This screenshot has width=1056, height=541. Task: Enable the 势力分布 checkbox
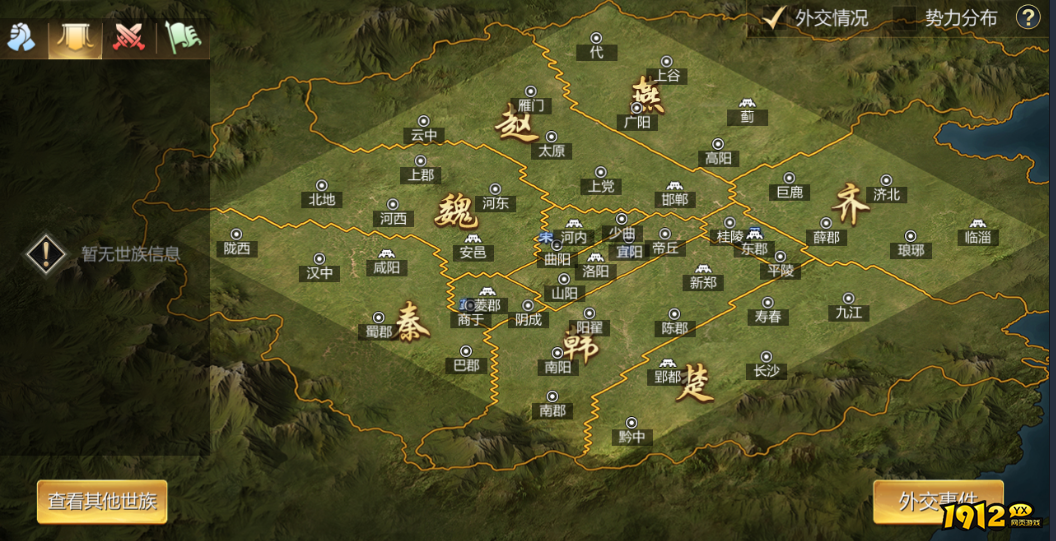(905, 18)
